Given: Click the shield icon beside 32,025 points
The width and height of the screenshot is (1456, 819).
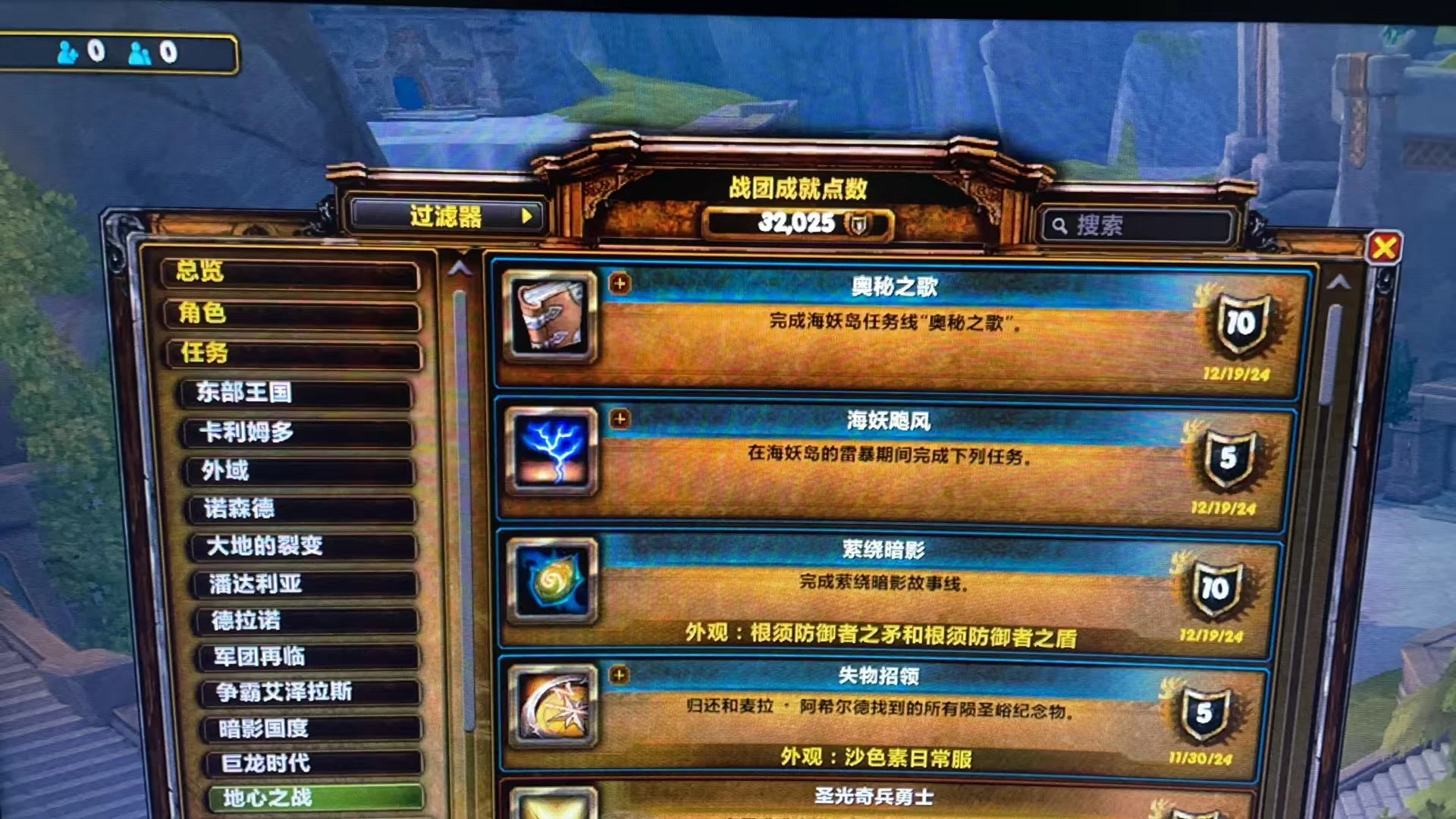Looking at the screenshot, I should point(858,224).
